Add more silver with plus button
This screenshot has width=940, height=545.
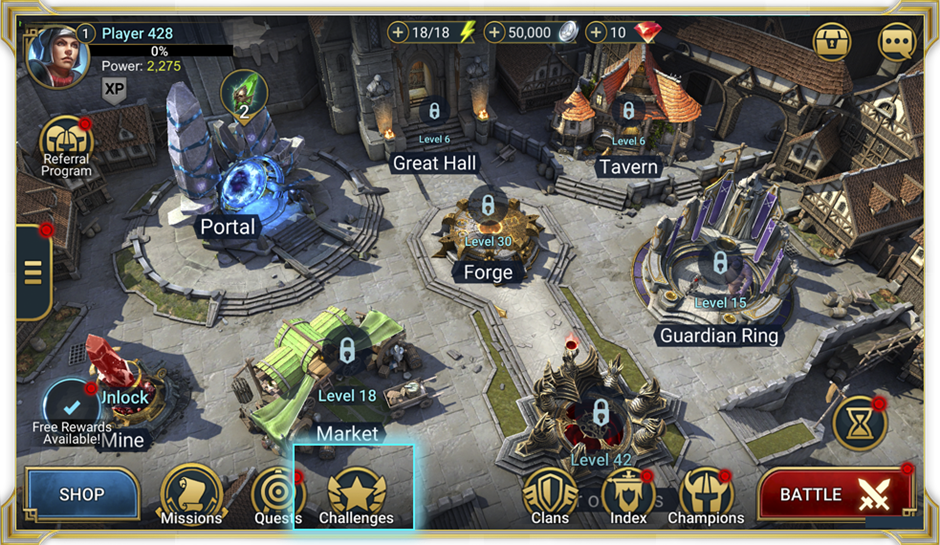[x=495, y=33]
